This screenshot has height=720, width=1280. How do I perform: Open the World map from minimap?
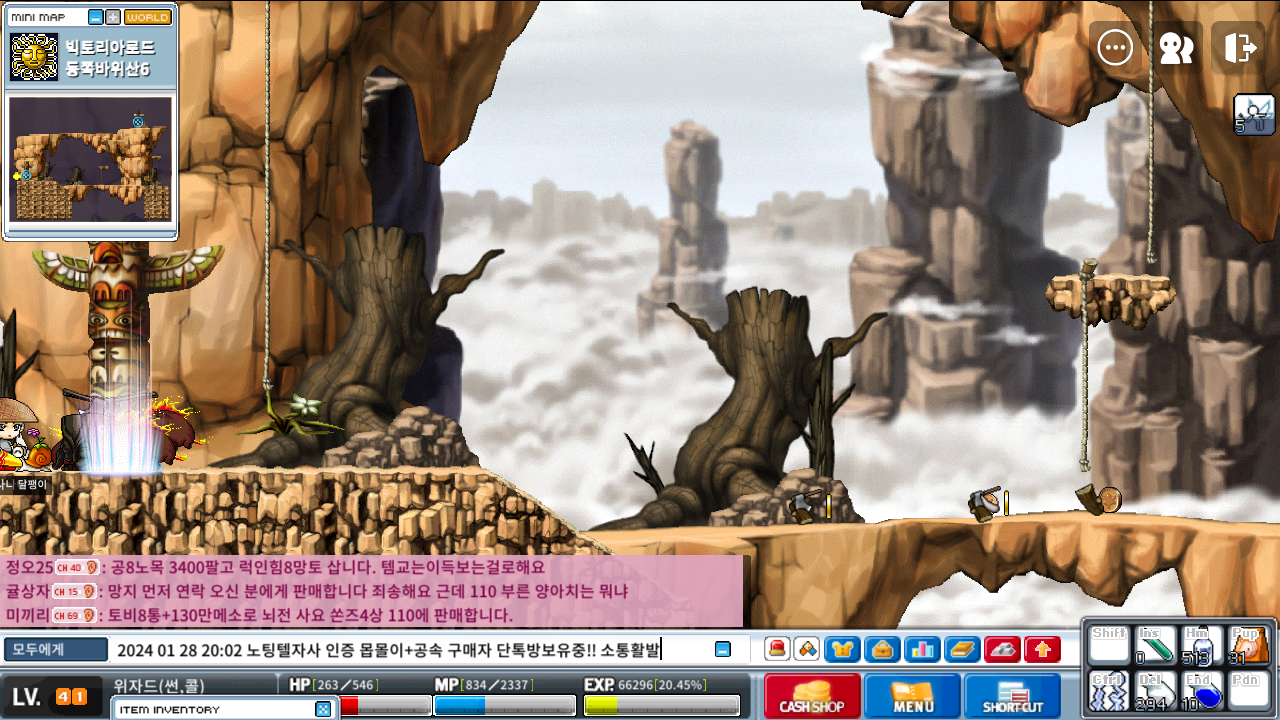147,17
